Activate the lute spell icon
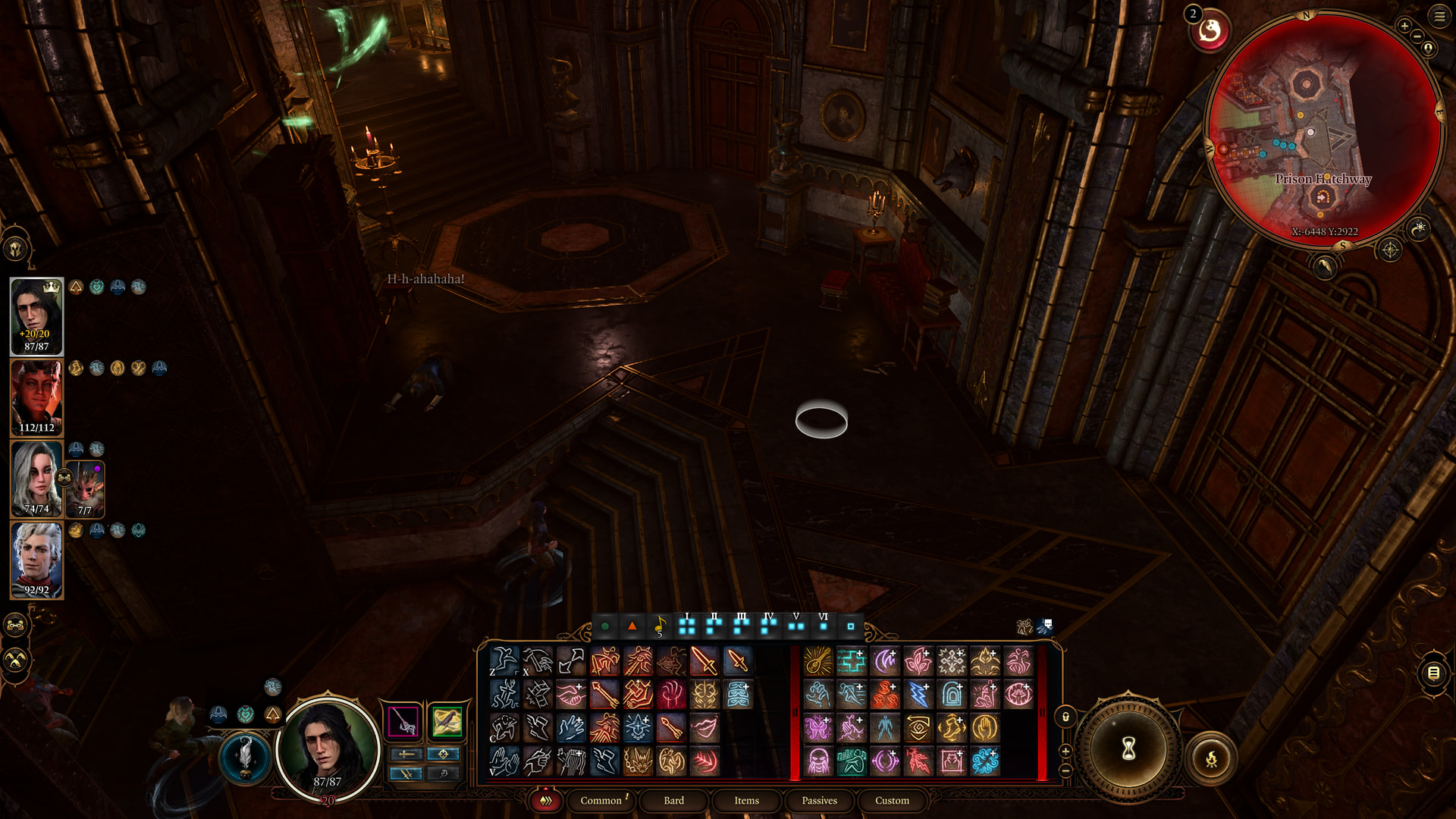The image size is (1456, 819). tap(817, 661)
